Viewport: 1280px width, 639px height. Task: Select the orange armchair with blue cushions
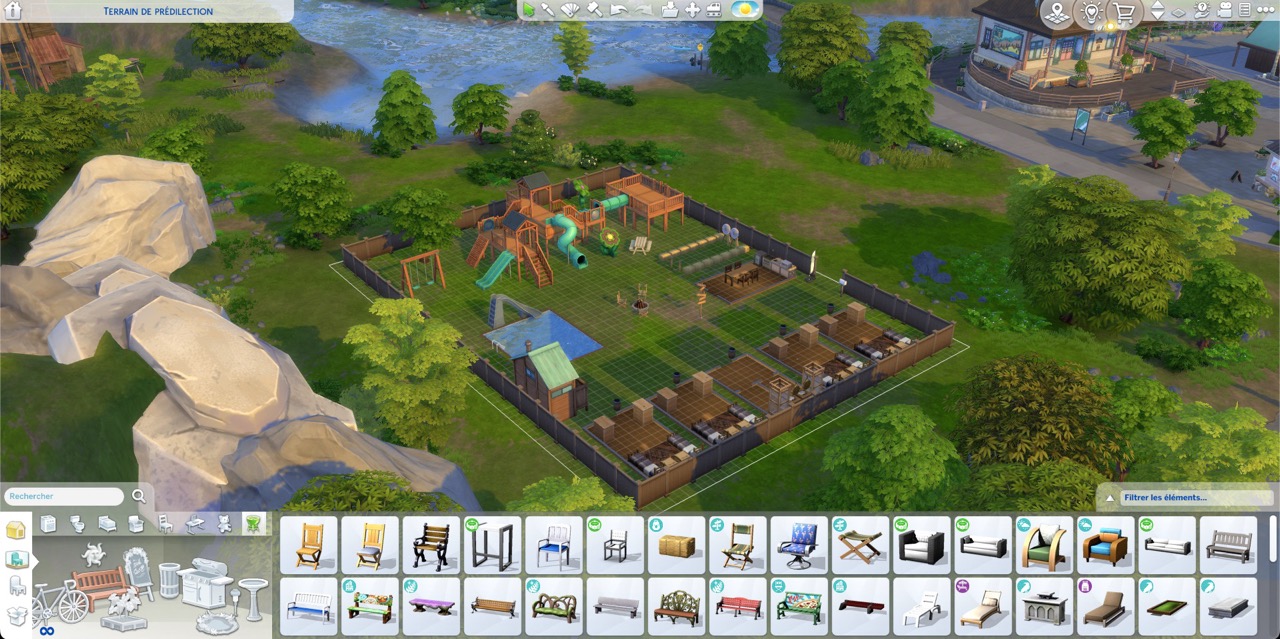(x=1105, y=545)
